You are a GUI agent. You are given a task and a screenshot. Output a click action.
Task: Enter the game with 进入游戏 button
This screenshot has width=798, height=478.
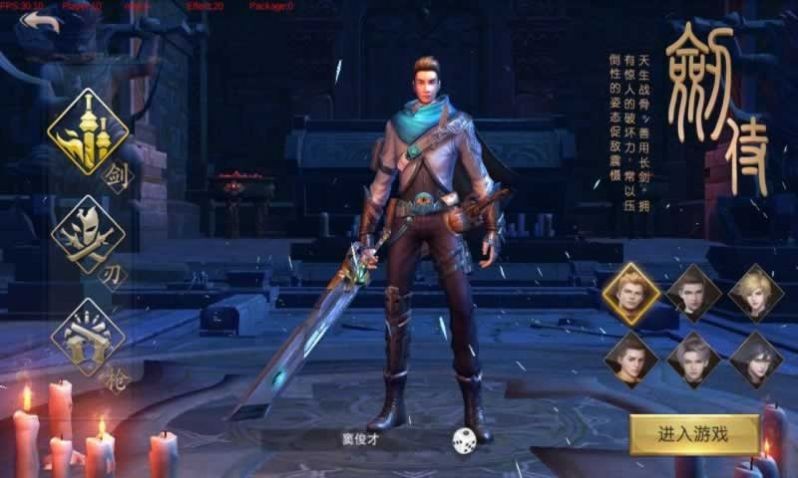click(x=693, y=434)
